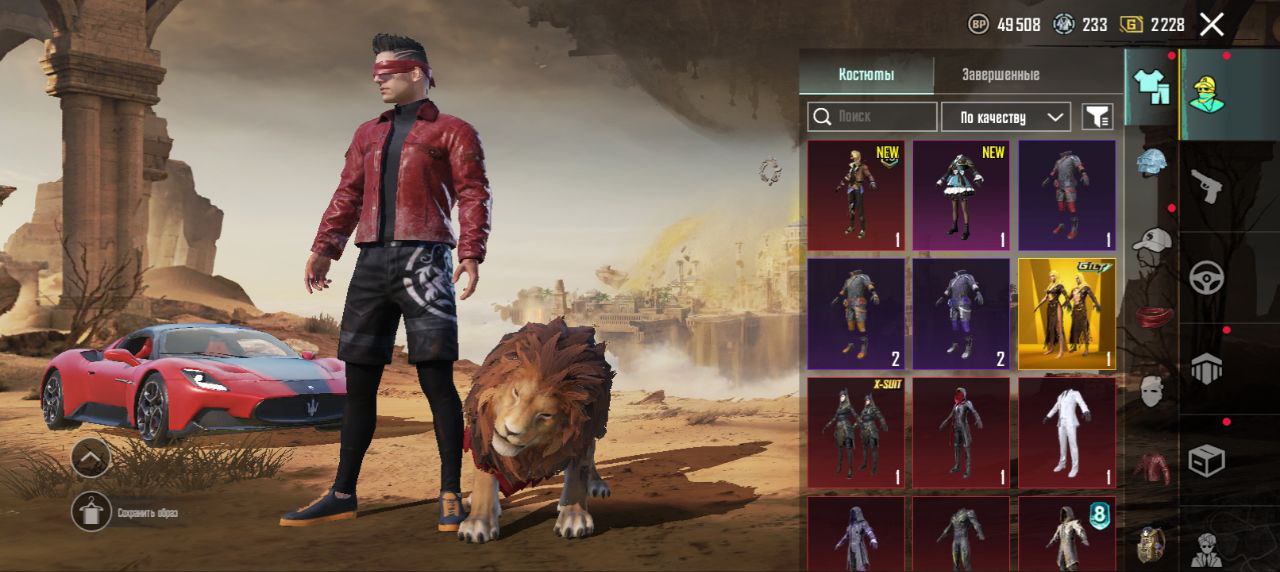Open the helmet skins category

(x=1152, y=162)
